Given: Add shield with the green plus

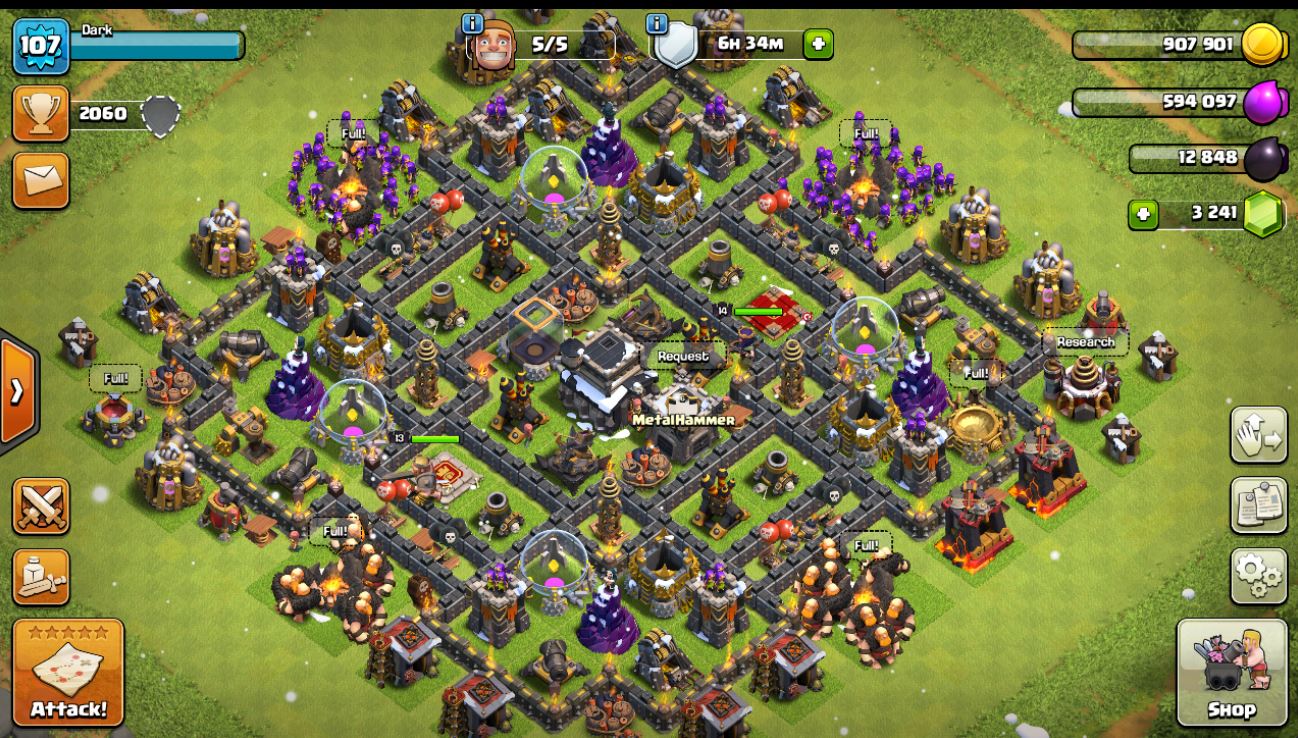Looking at the screenshot, I should (818, 44).
